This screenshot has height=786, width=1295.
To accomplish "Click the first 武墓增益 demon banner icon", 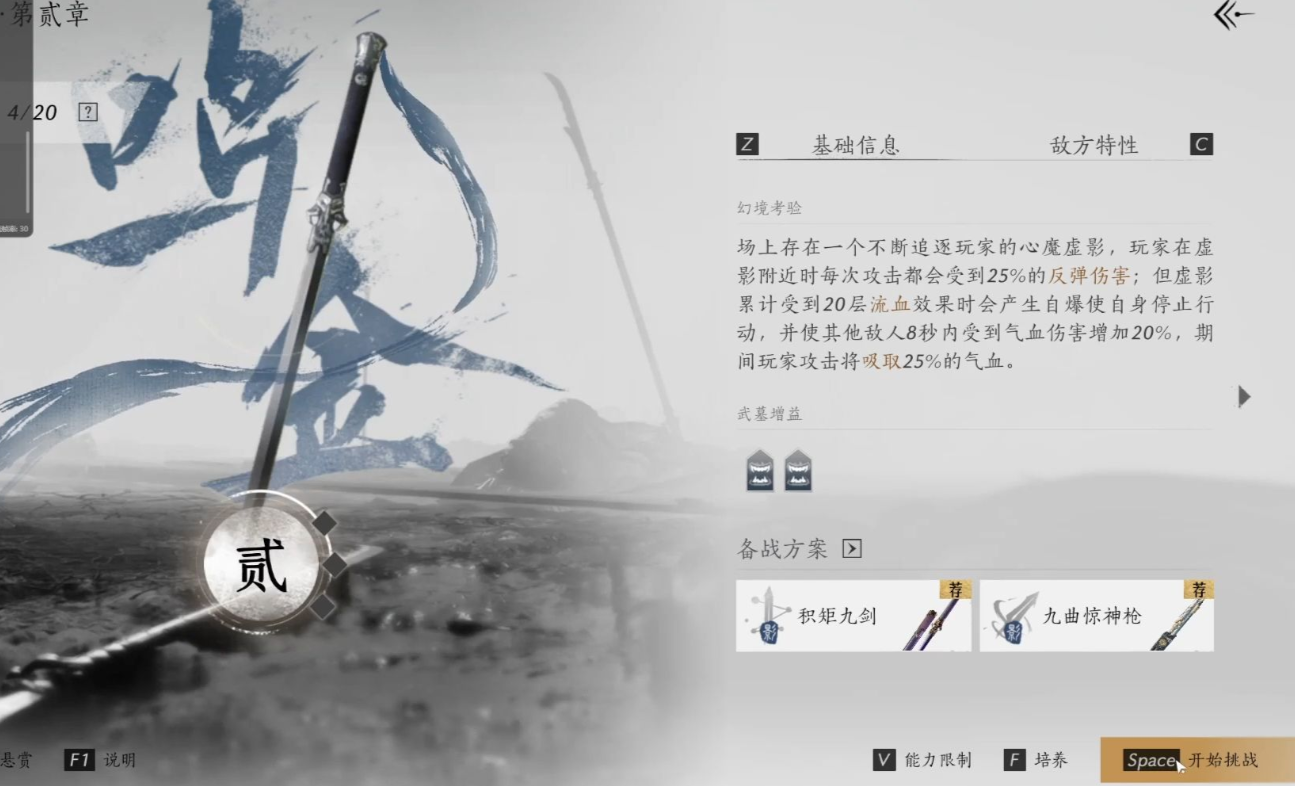I will coord(760,470).
